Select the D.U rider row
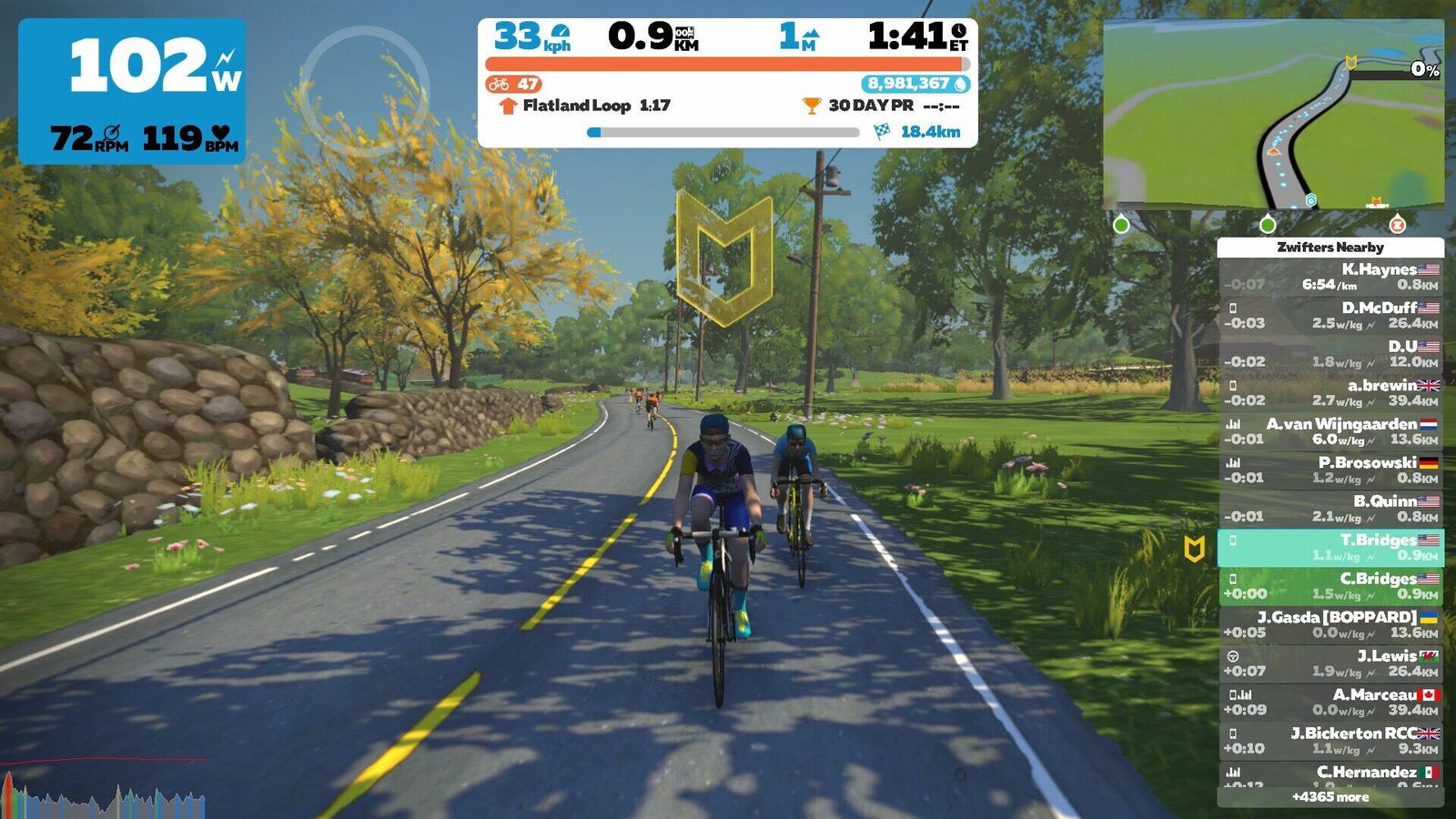The image size is (1456, 819). 1330,354
